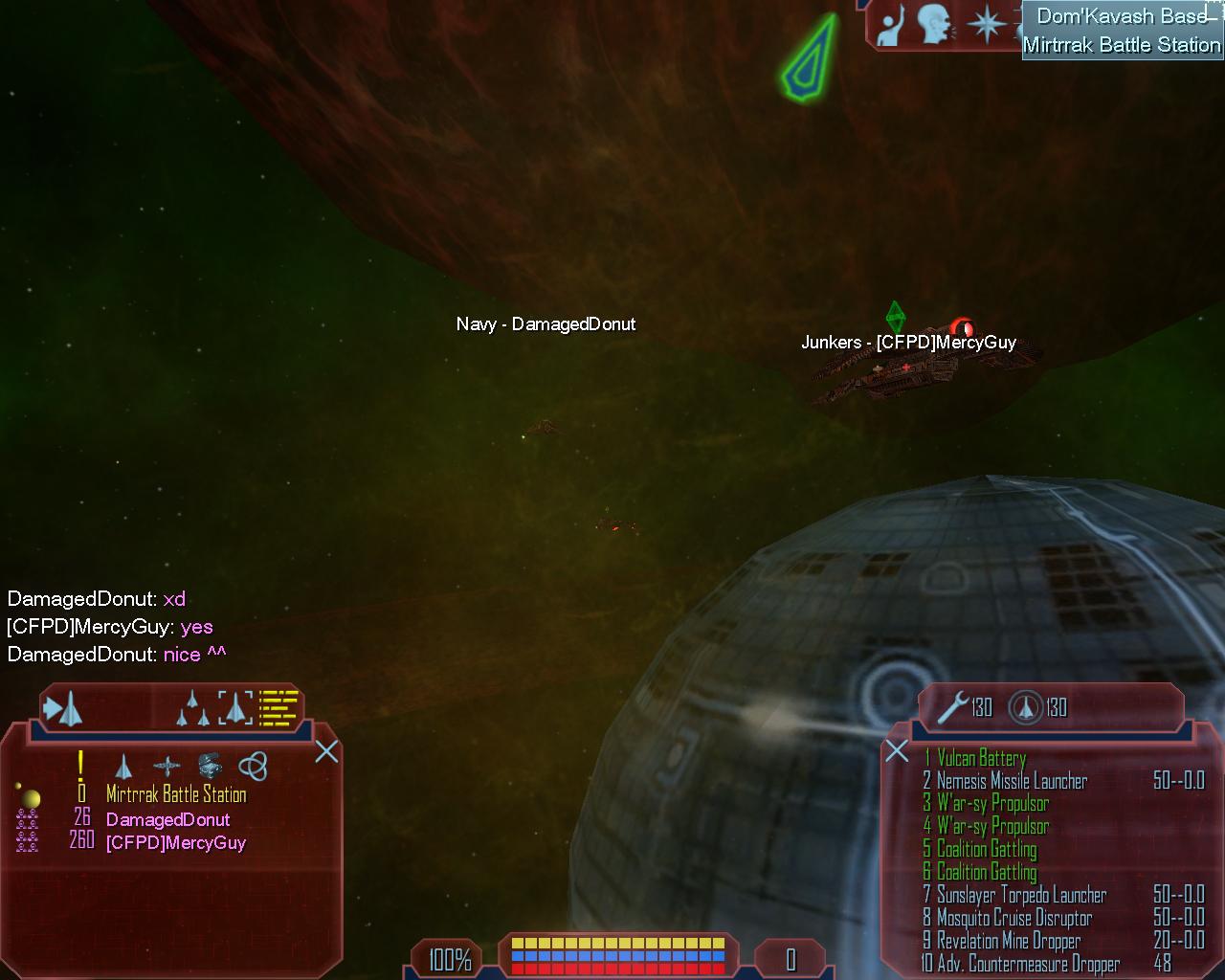This screenshot has height=980, width=1225.
Task: Open the compass star nav map icon
Action: (x=986, y=24)
